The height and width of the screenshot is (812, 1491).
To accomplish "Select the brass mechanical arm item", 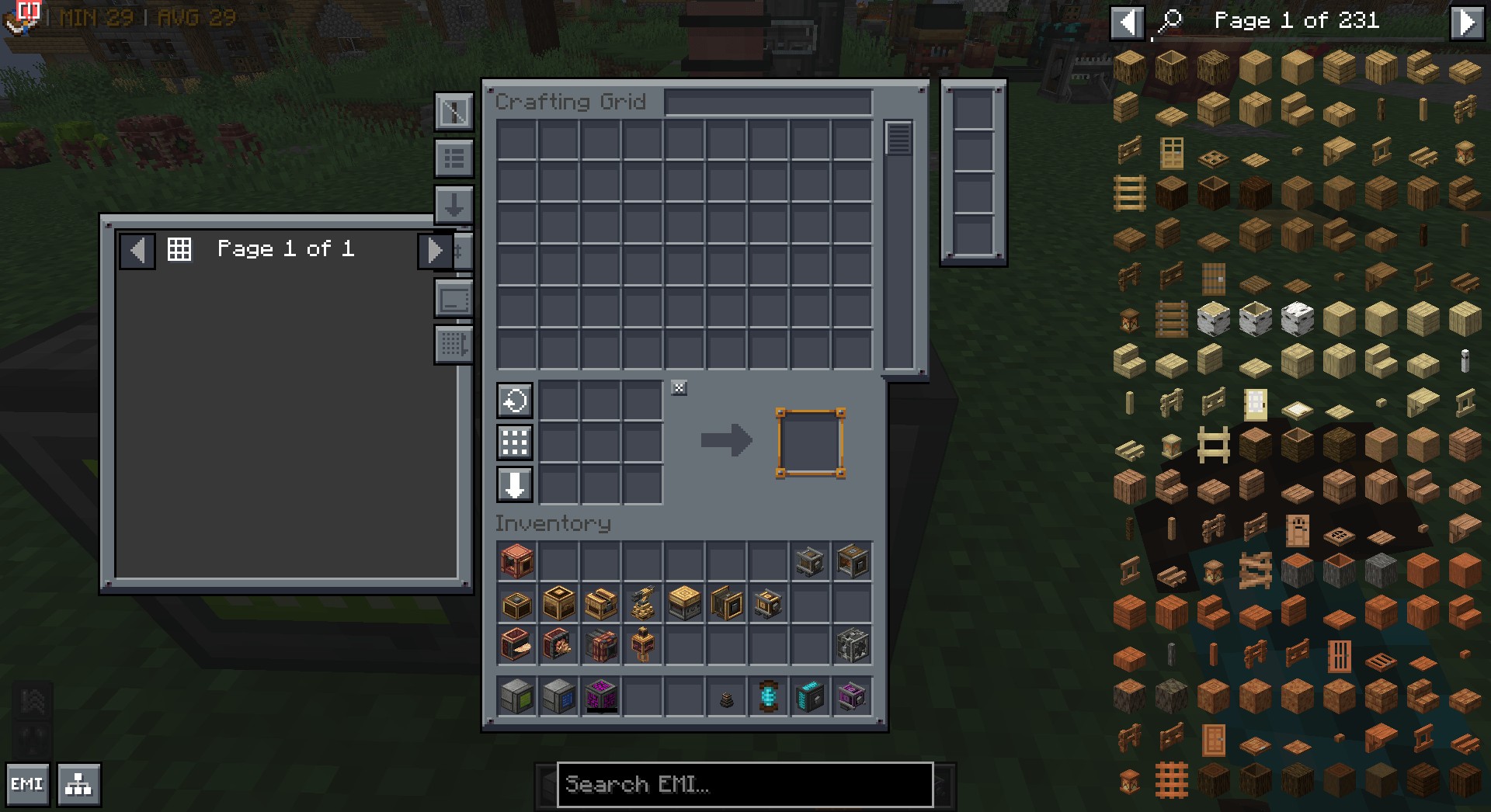I will (642, 603).
